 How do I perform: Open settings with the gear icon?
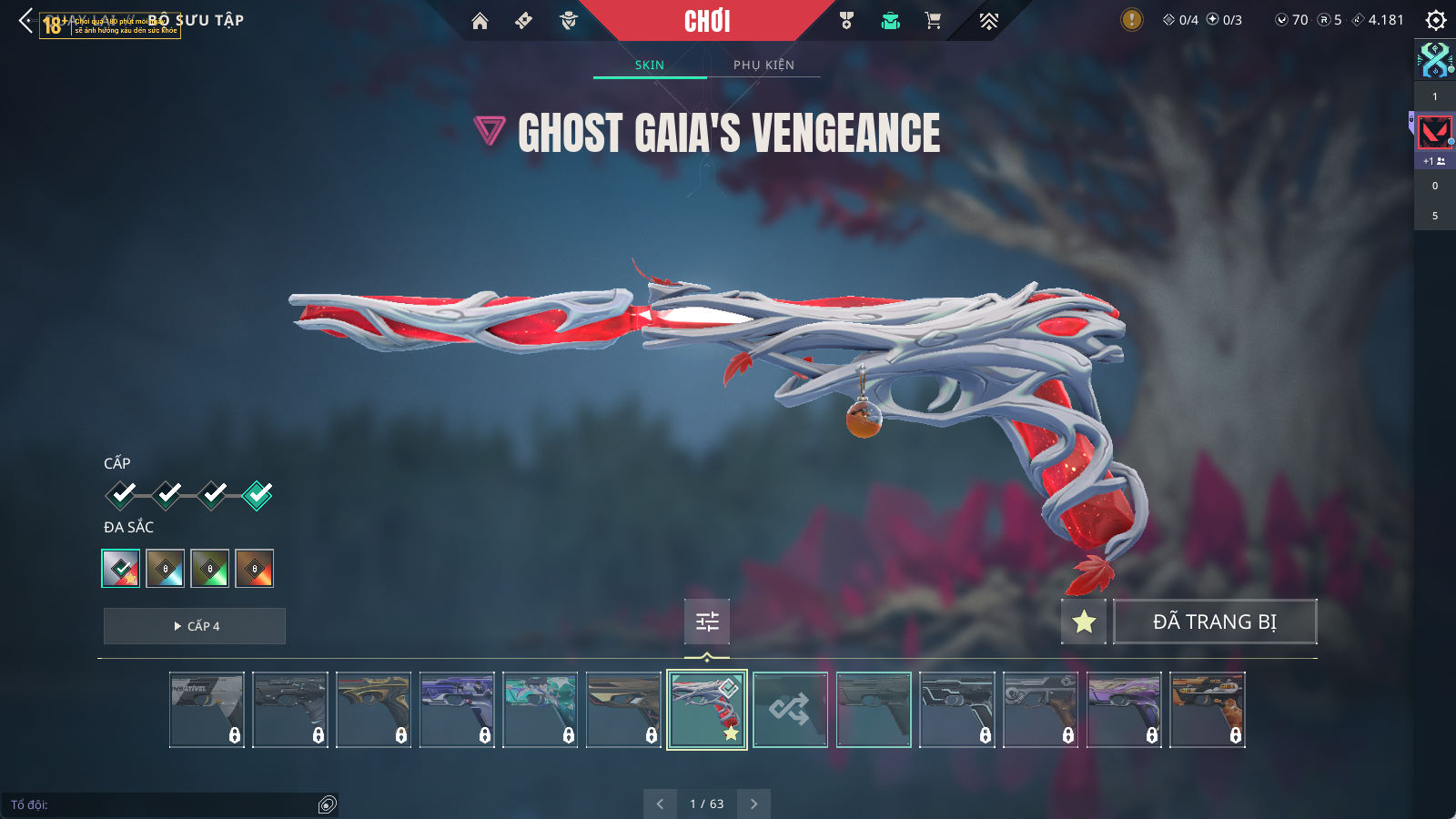(x=1435, y=20)
